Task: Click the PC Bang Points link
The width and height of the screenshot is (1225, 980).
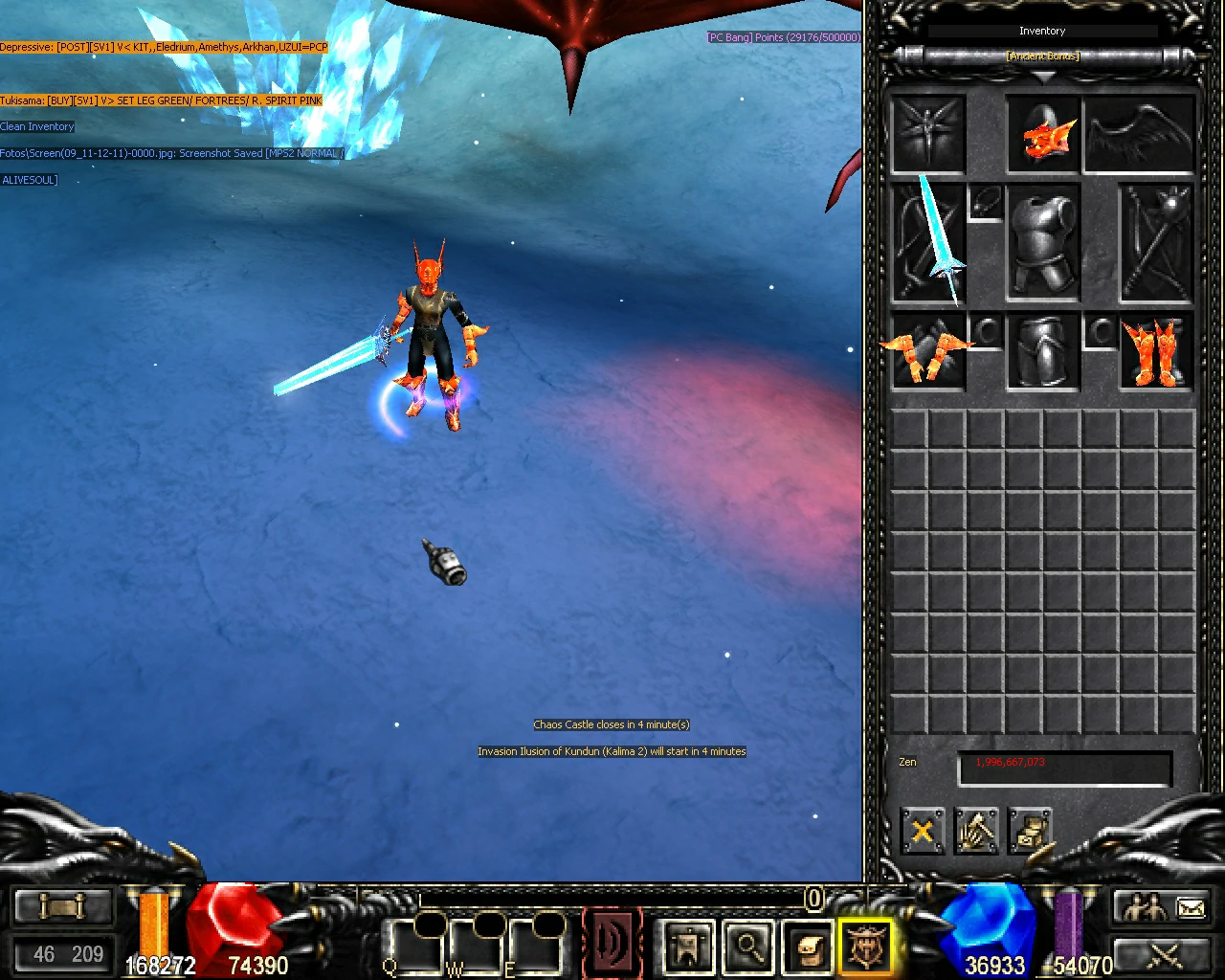Action: [x=782, y=37]
